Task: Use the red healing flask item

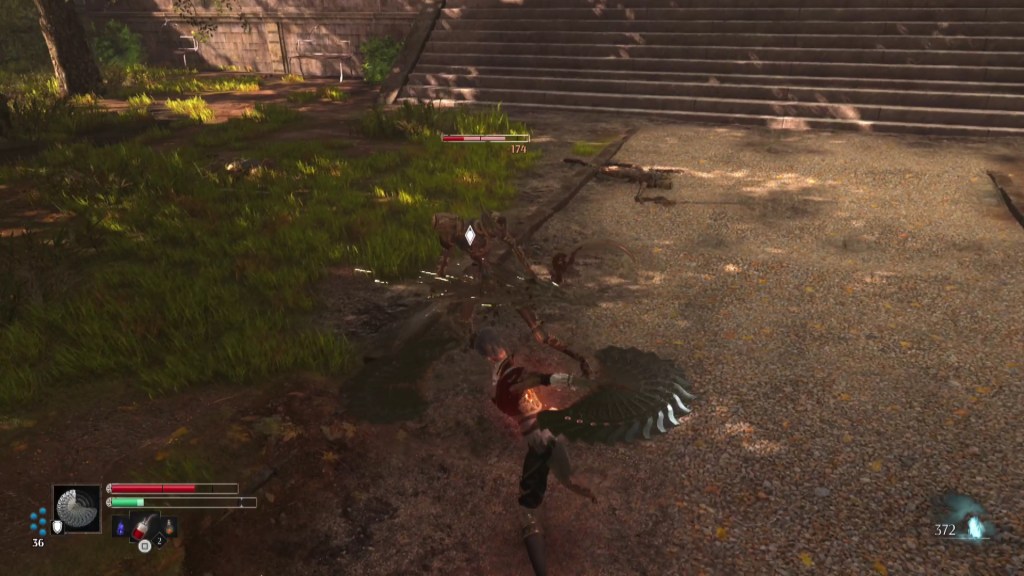Action: pos(143,526)
